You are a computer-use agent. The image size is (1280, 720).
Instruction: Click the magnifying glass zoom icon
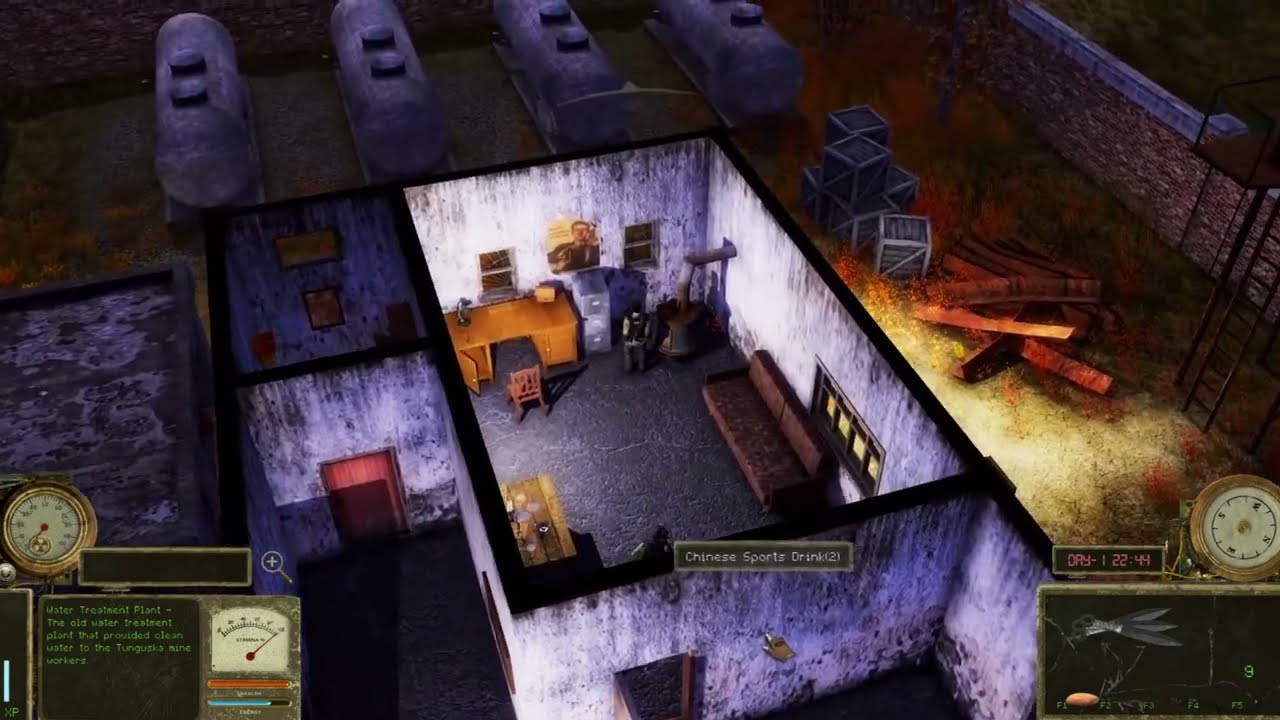[273, 562]
